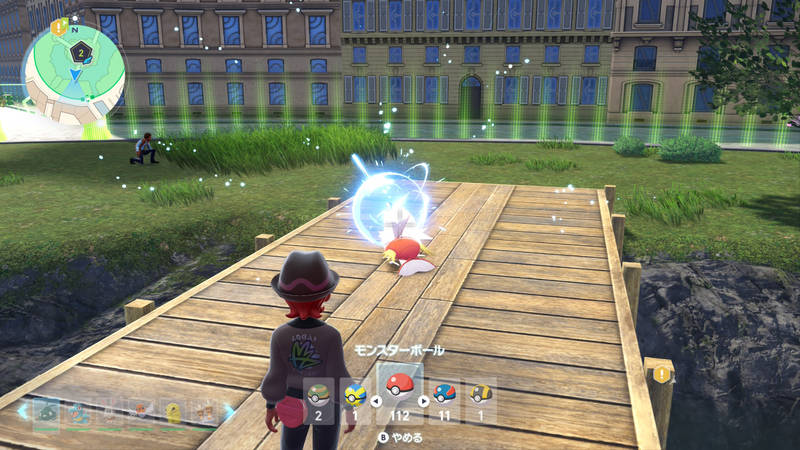Select the yellow Pokémon in the party bar
This screenshot has height=450, width=800.
coord(172,410)
